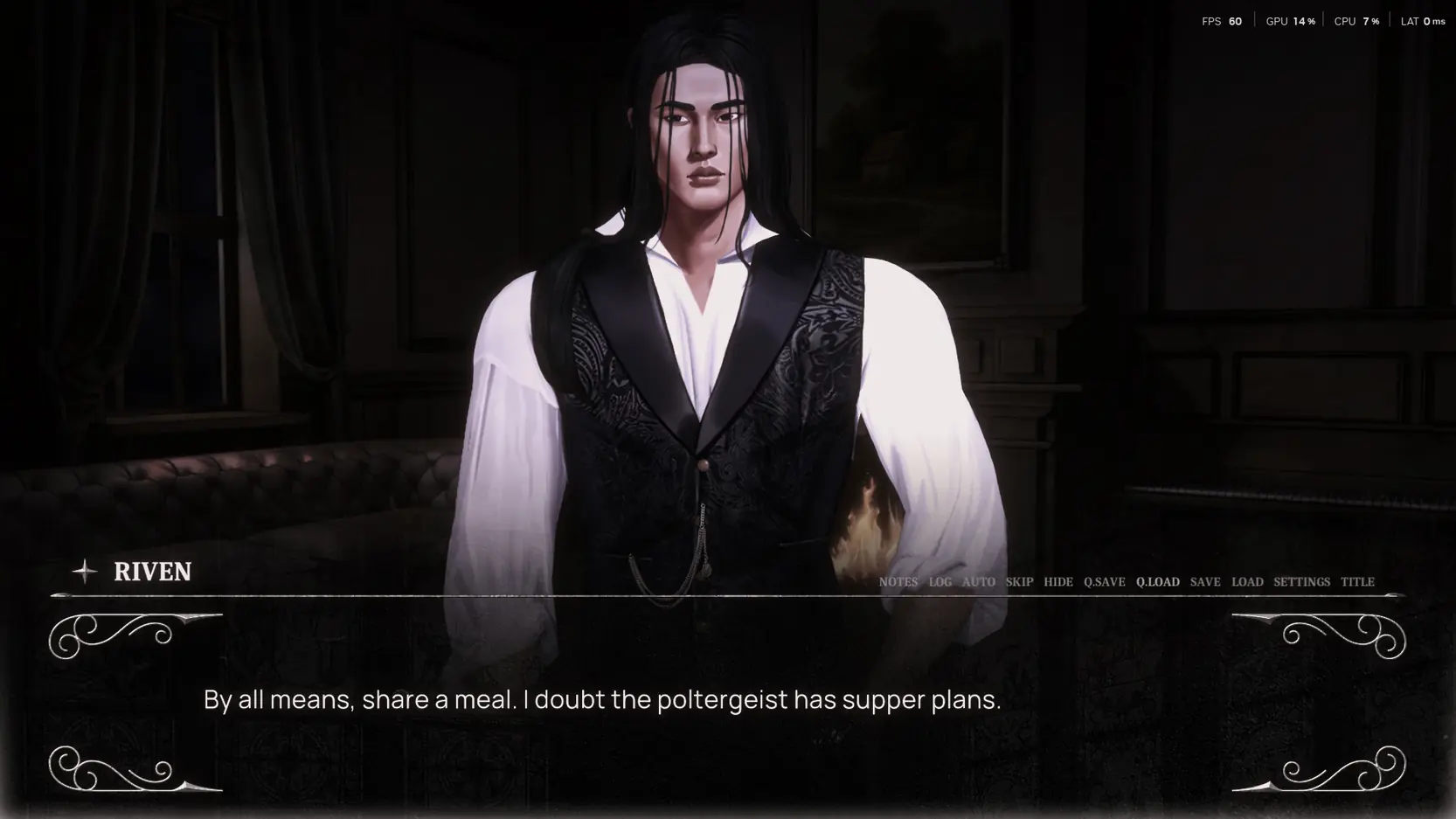Click the FPS 60 counter
Image resolution: width=1456 pixels, height=819 pixels.
pos(1221,20)
